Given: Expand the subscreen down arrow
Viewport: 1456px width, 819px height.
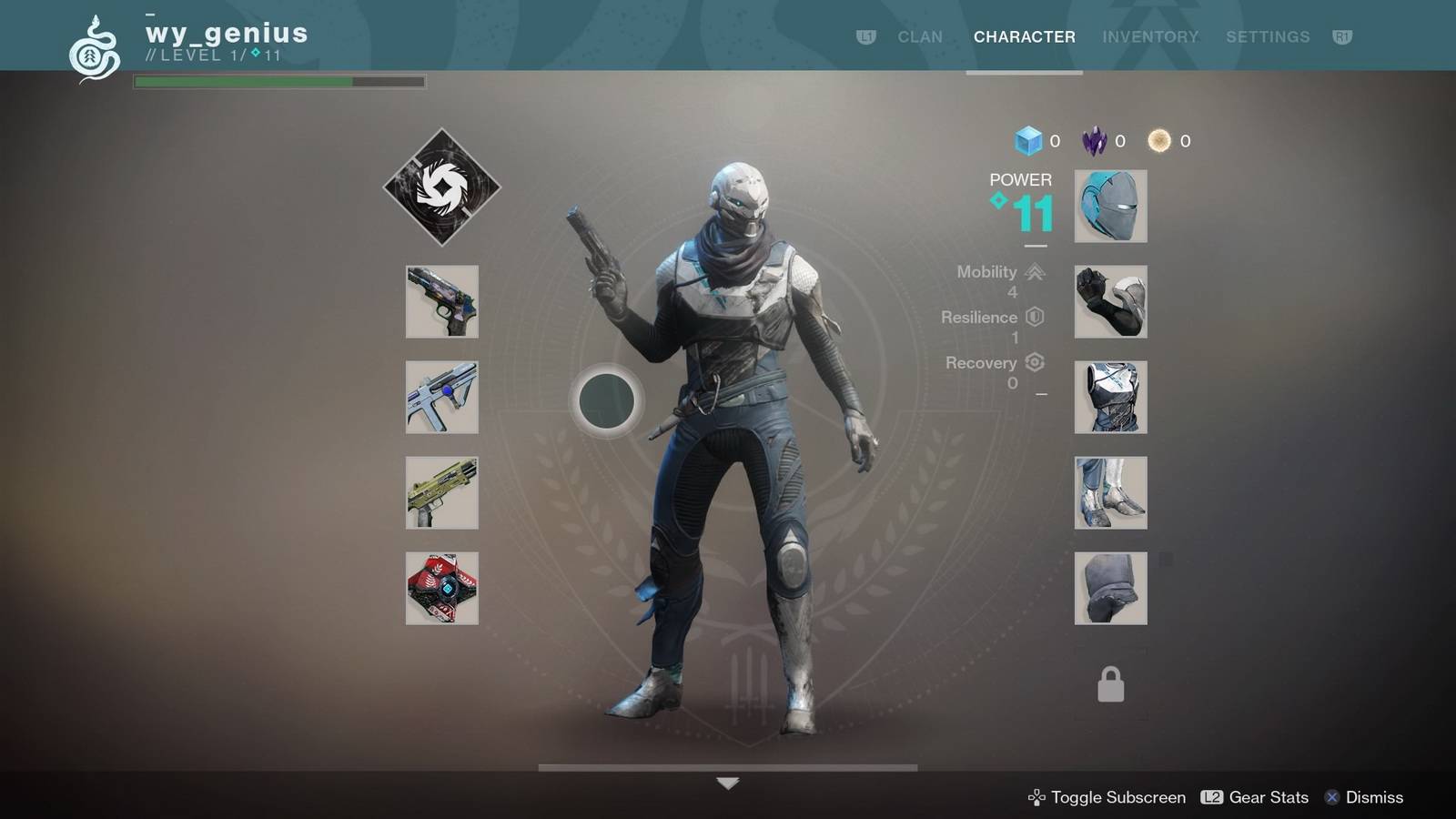Looking at the screenshot, I should pyautogui.click(x=727, y=784).
